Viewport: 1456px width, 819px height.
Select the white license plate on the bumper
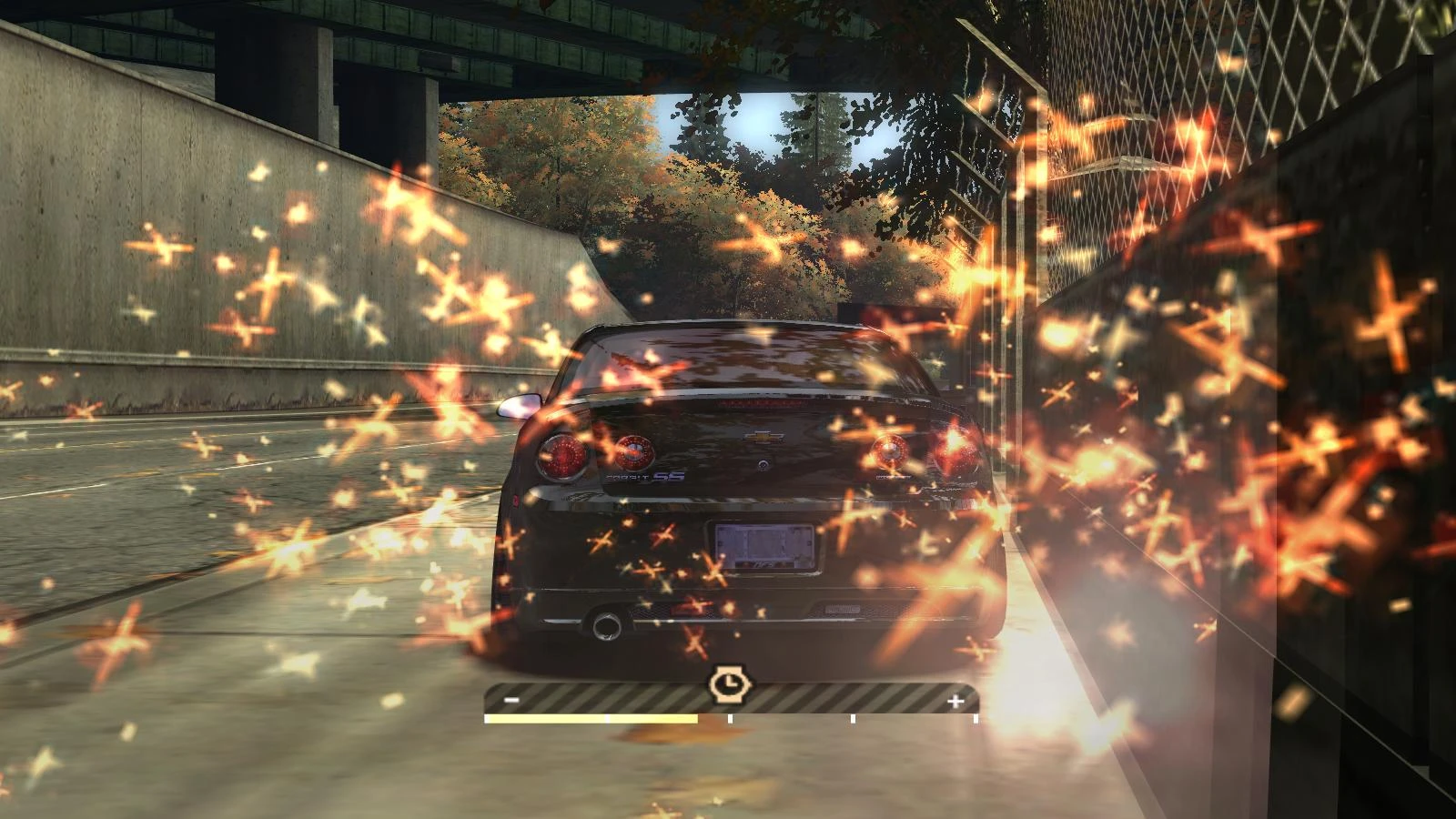tap(763, 546)
